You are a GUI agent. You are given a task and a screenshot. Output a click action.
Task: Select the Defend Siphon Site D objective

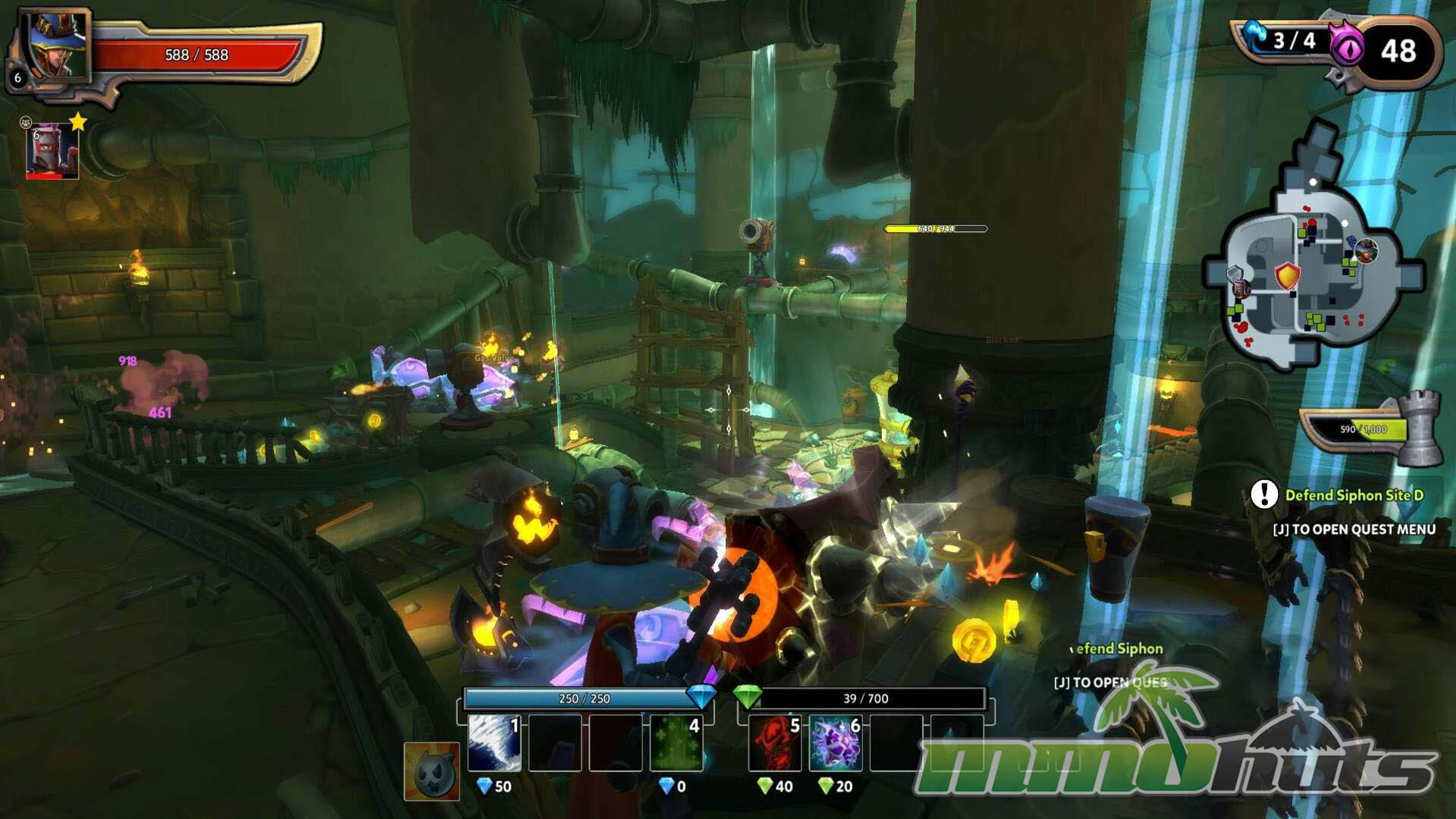(x=1354, y=495)
